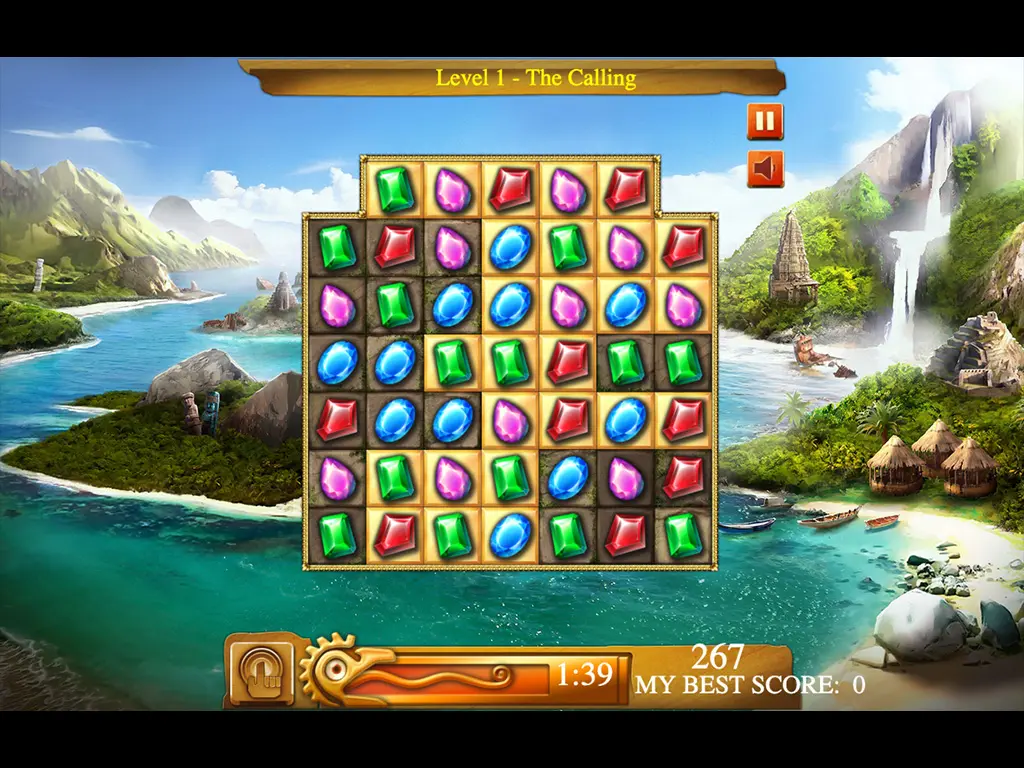Image resolution: width=1024 pixels, height=768 pixels.
Task: Select the single red gem in the fourth row
Action: pyautogui.click(x=568, y=362)
